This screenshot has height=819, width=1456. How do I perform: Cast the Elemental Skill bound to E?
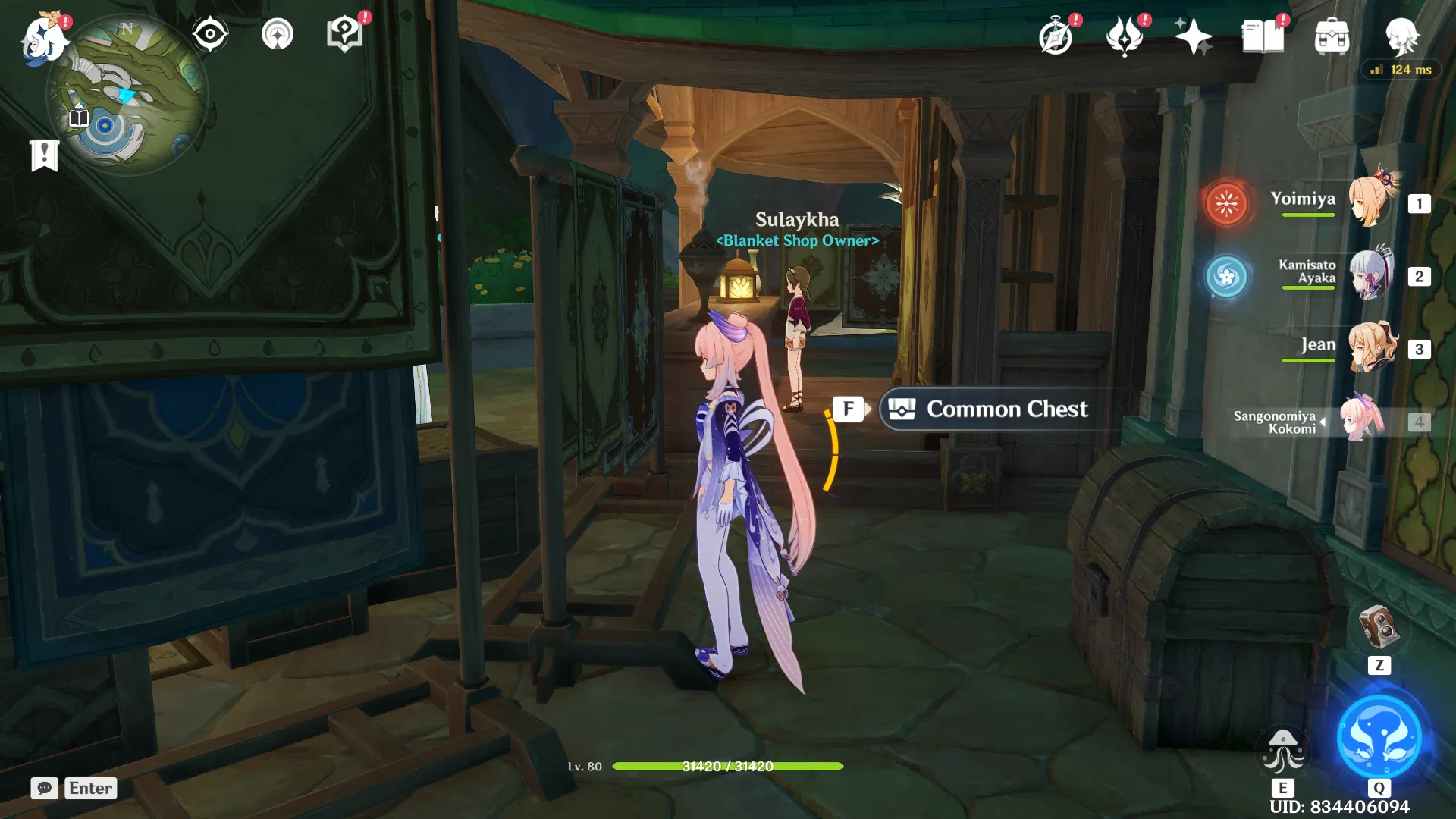(x=1284, y=751)
